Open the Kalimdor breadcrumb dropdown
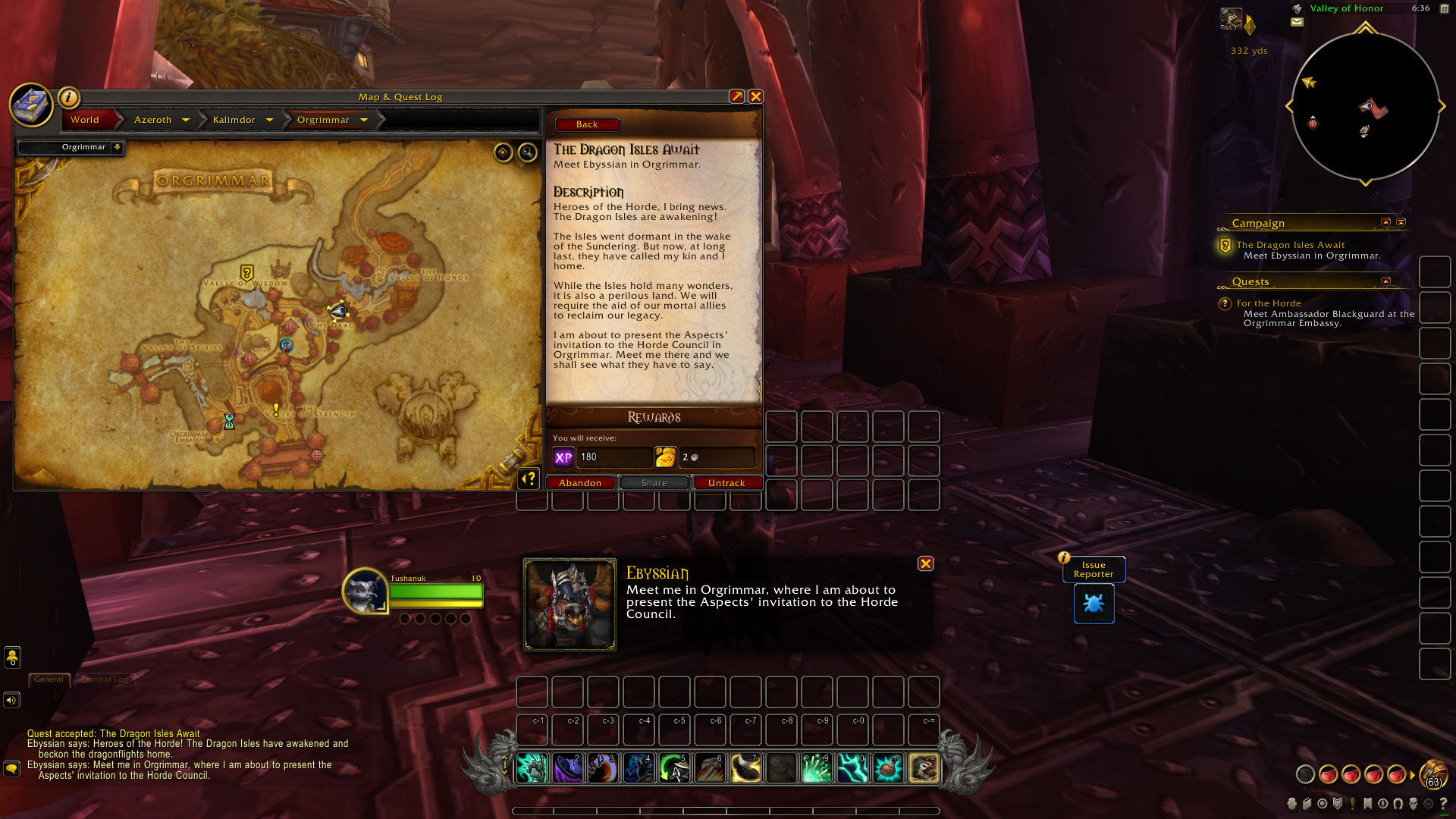 (x=269, y=120)
